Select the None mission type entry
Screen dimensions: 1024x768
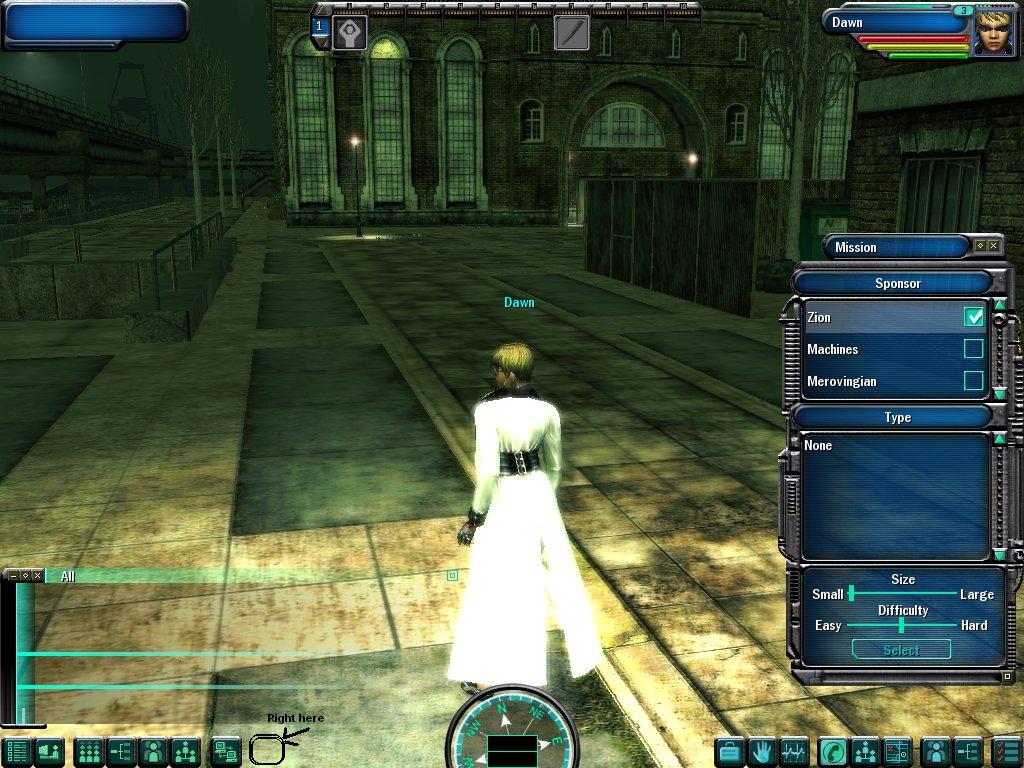pos(819,445)
